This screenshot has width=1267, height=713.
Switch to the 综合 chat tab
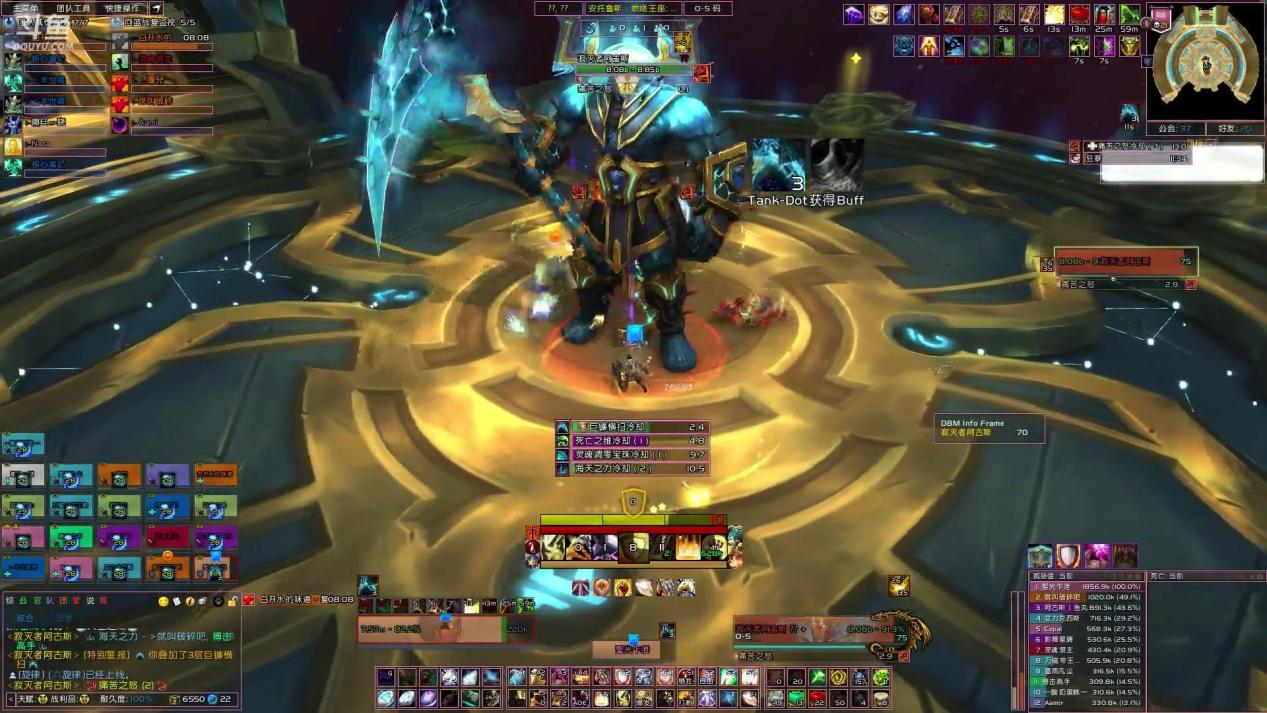coord(25,618)
